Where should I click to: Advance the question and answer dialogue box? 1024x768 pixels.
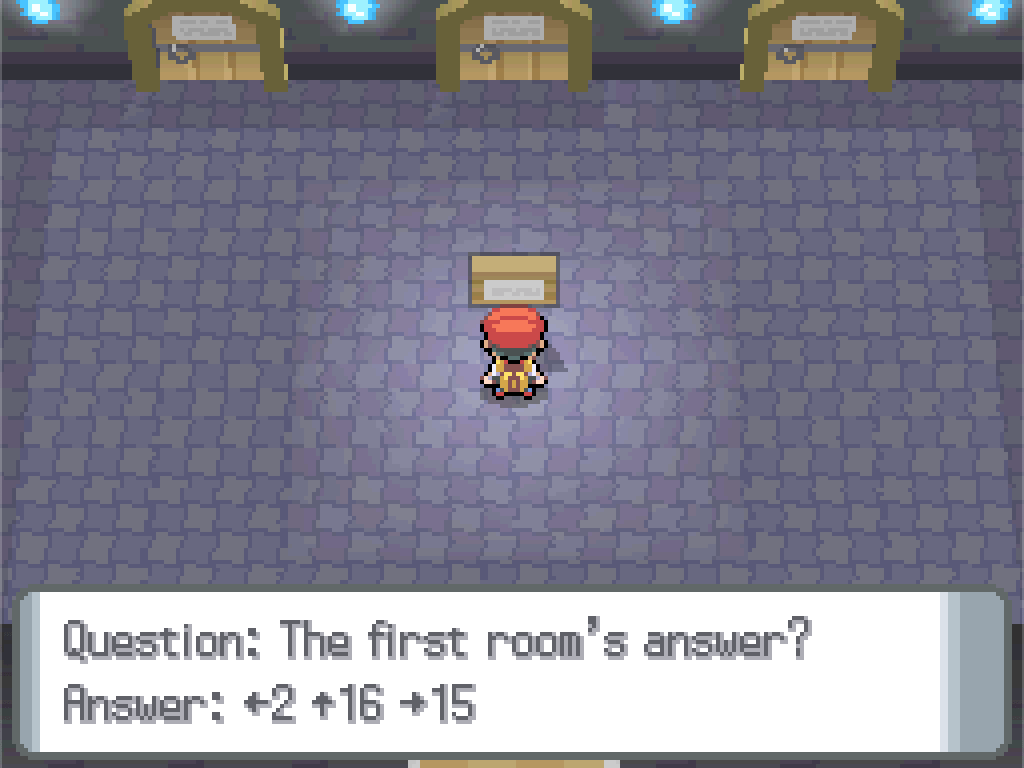512,671
